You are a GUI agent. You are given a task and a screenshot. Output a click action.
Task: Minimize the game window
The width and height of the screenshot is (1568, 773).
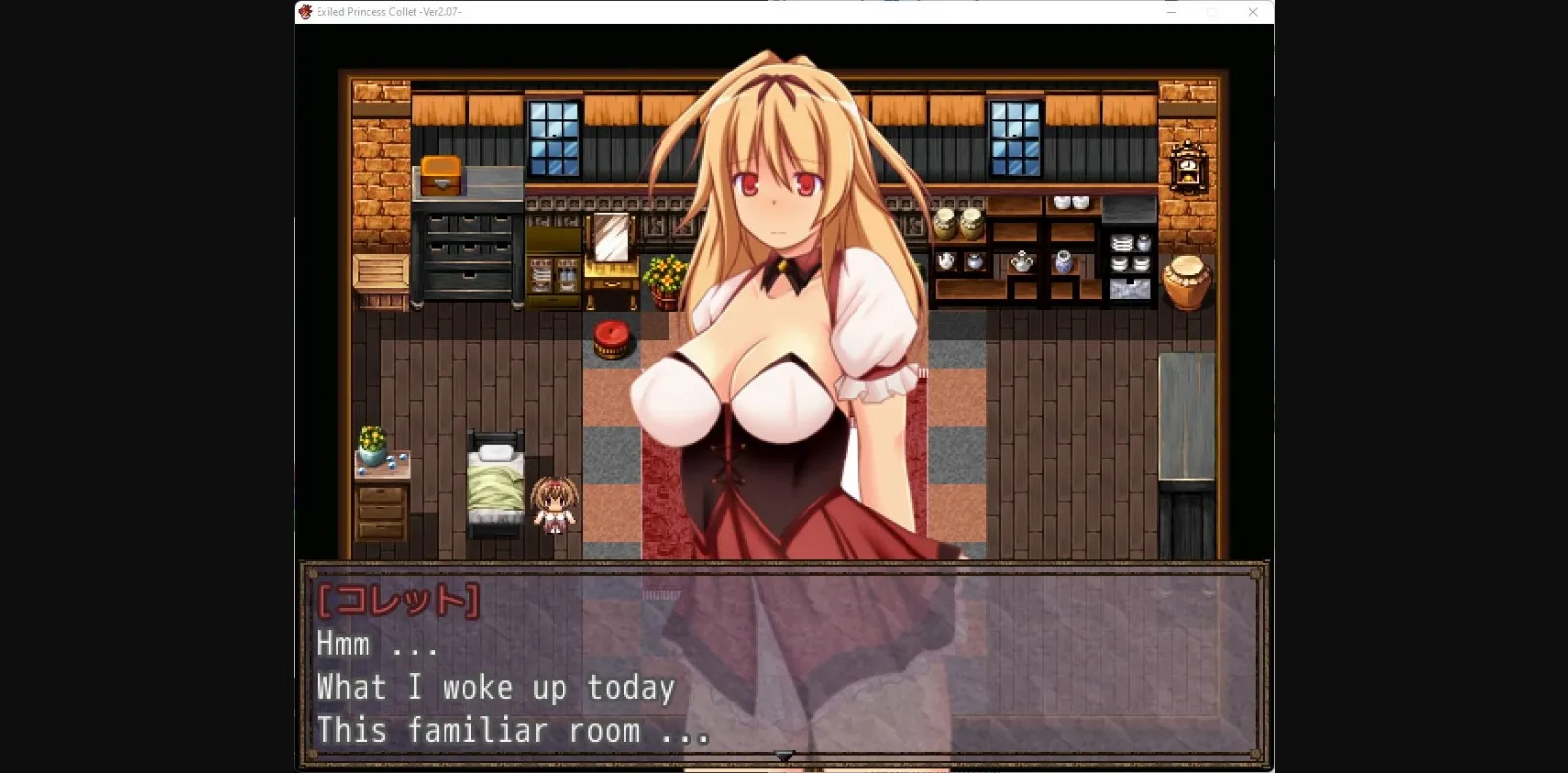pos(1169,12)
